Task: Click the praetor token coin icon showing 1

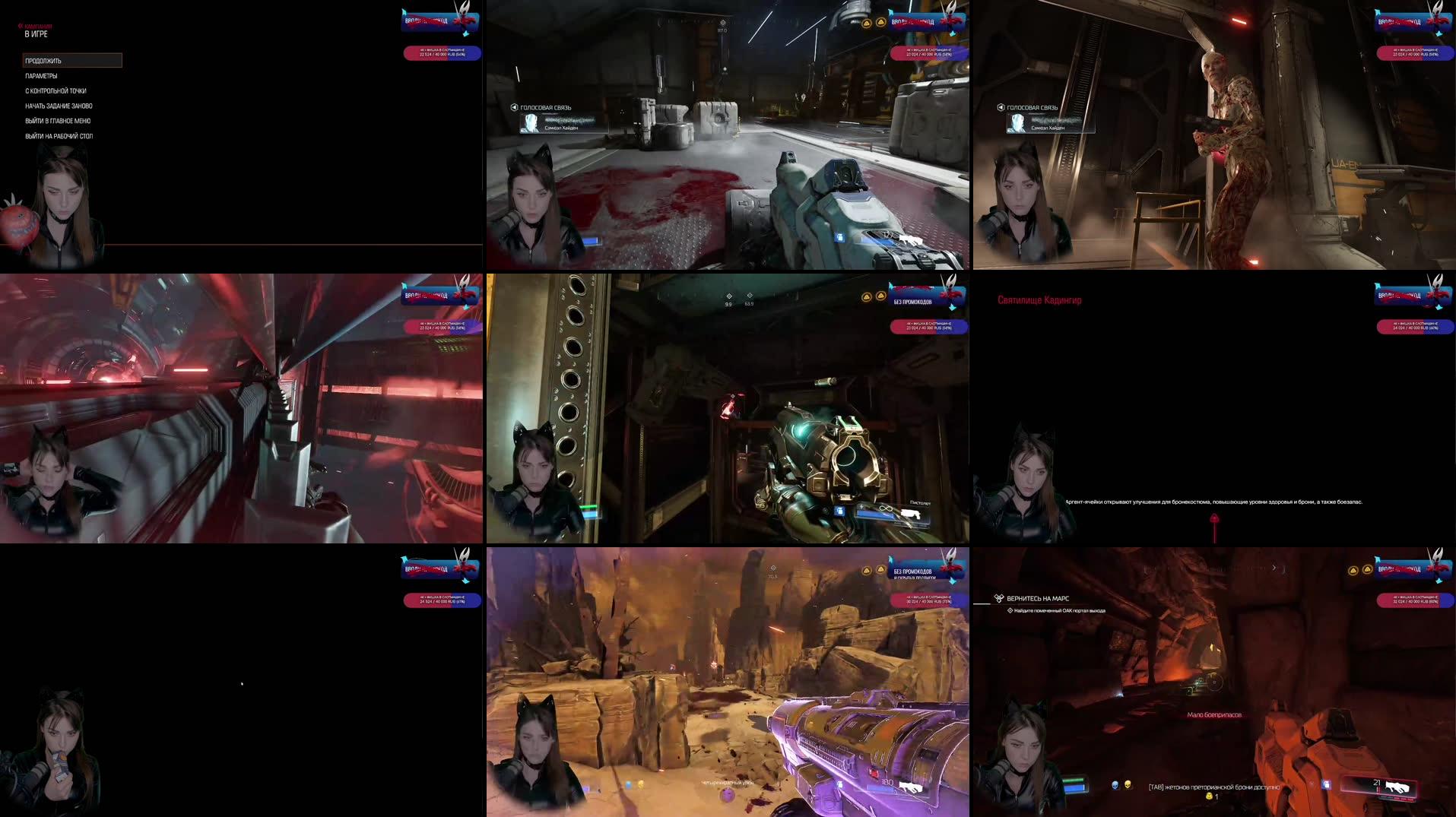Action: click(1209, 797)
